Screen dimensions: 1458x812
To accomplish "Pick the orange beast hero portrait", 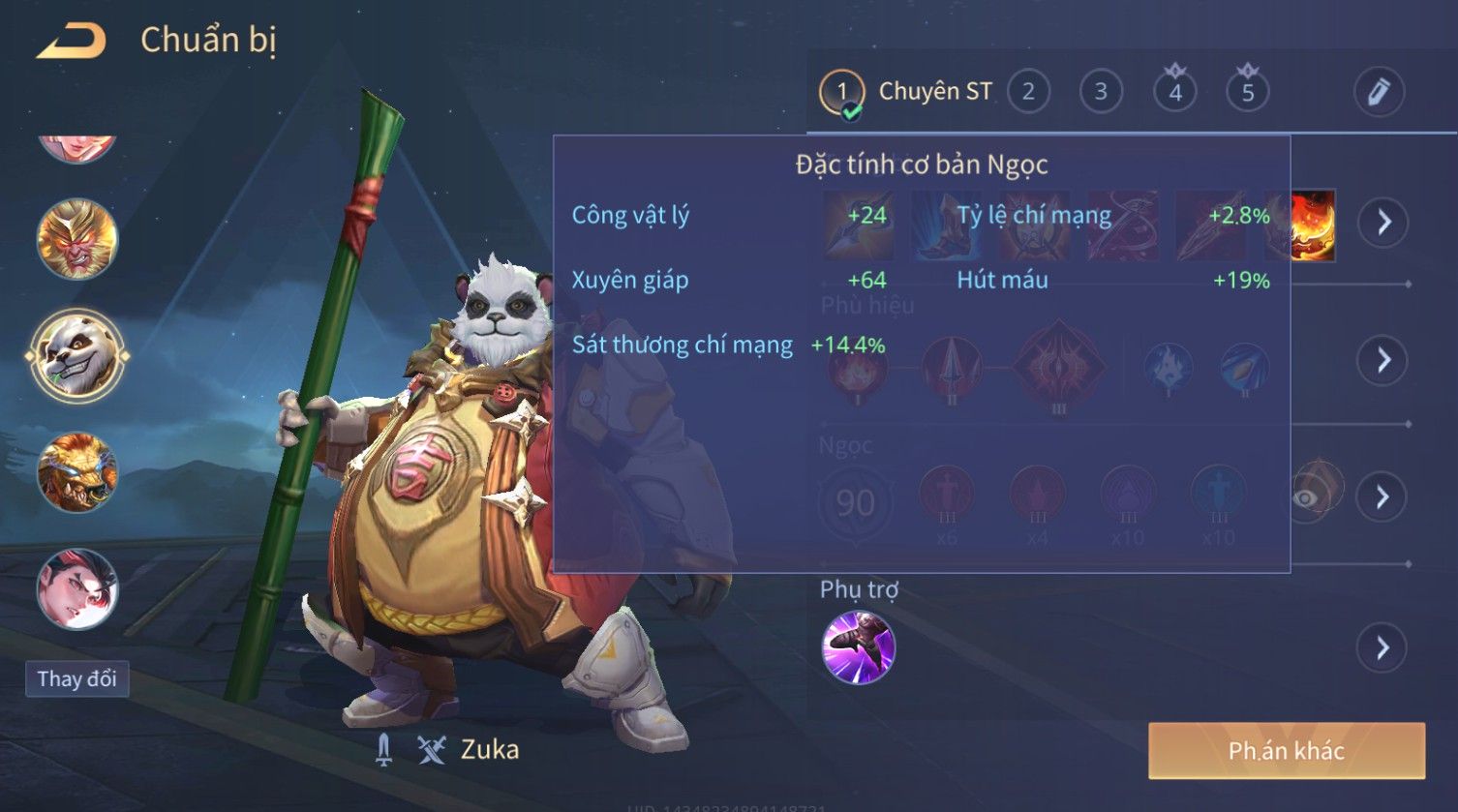I will [x=77, y=473].
